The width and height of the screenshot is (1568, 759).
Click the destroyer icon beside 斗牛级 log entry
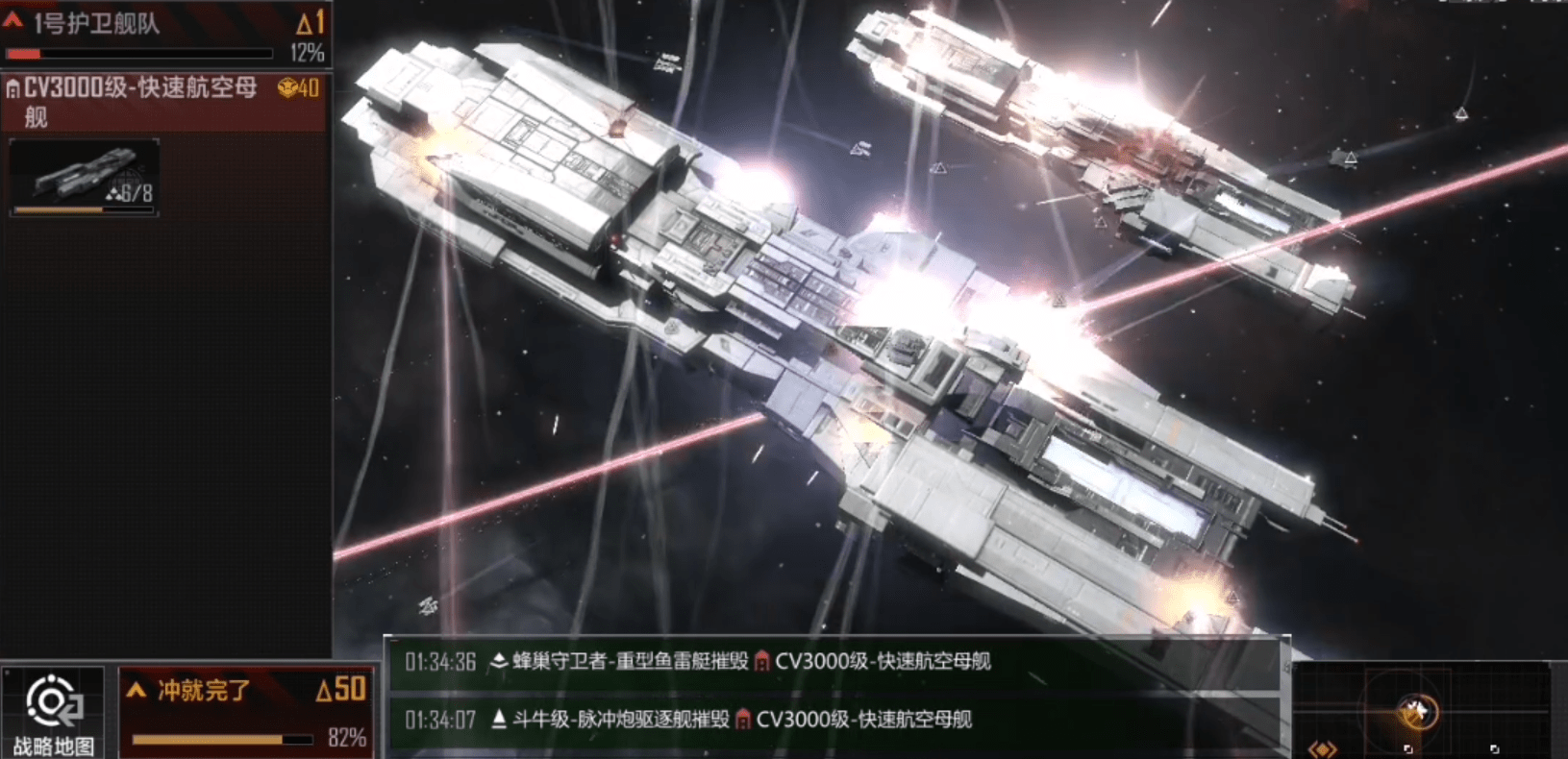pyautogui.click(x=501, y=720)
